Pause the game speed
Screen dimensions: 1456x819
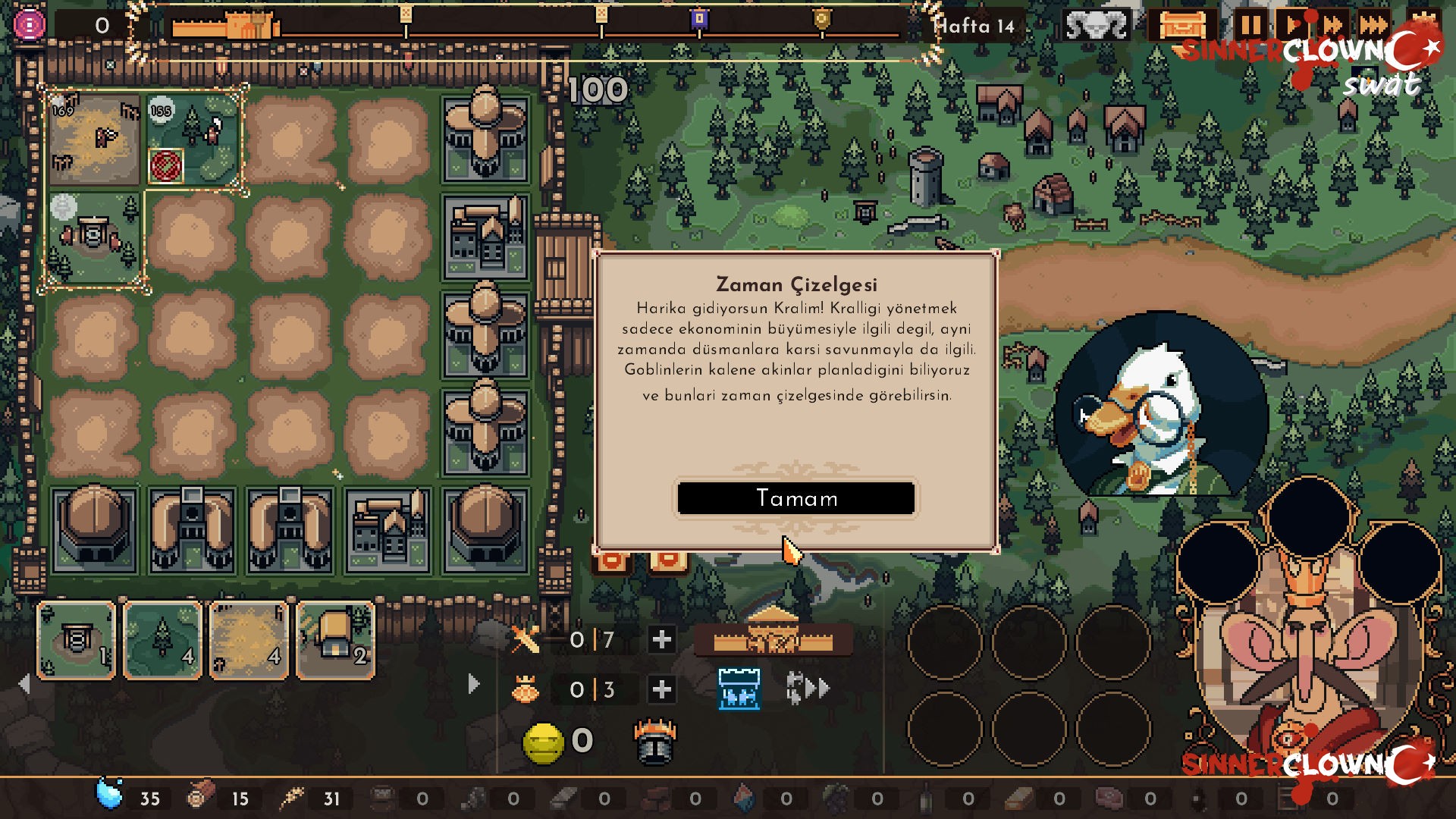tap(1250, 26)
